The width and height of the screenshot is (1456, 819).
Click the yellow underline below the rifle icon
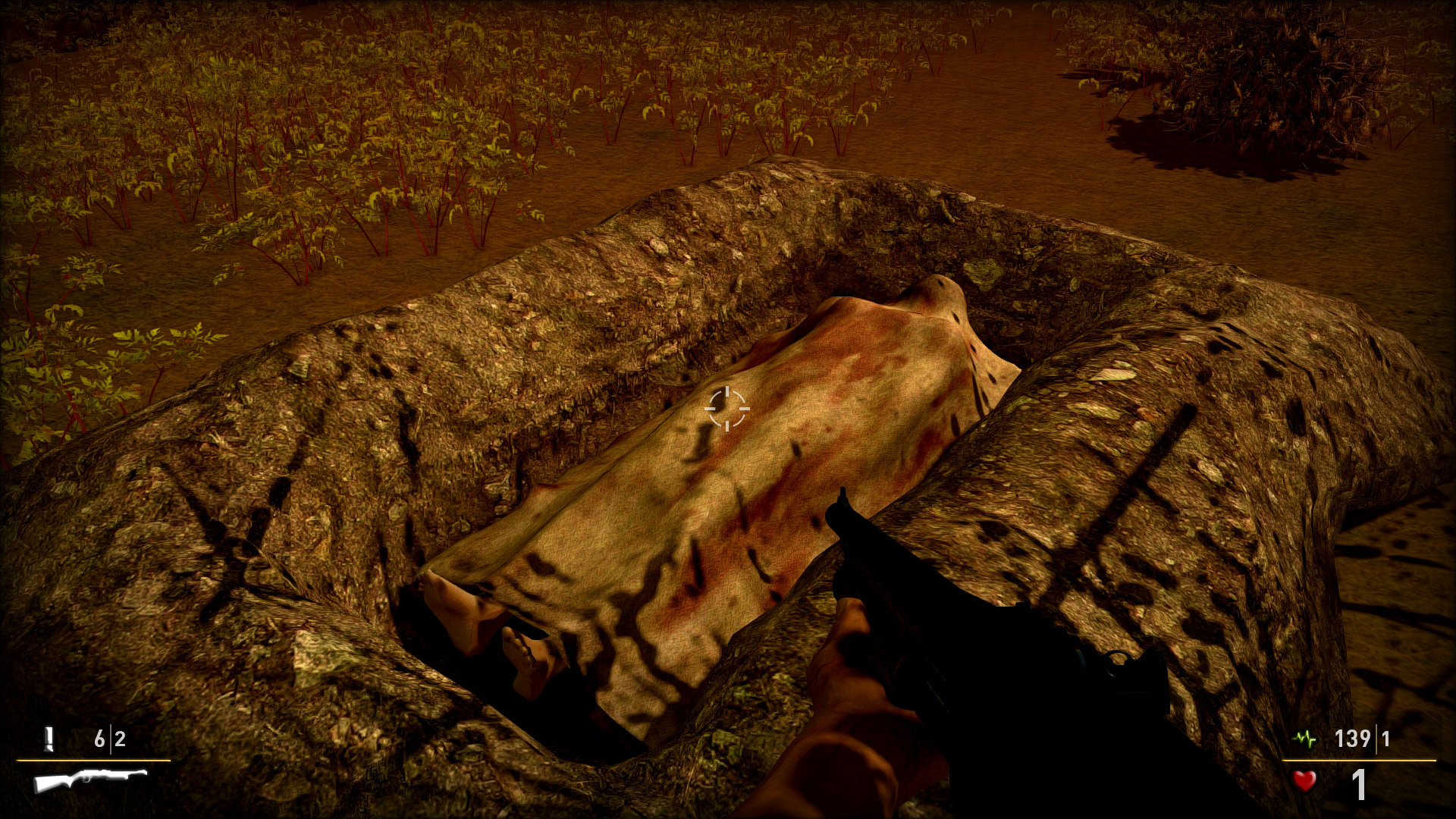click(x=93, y=761)
